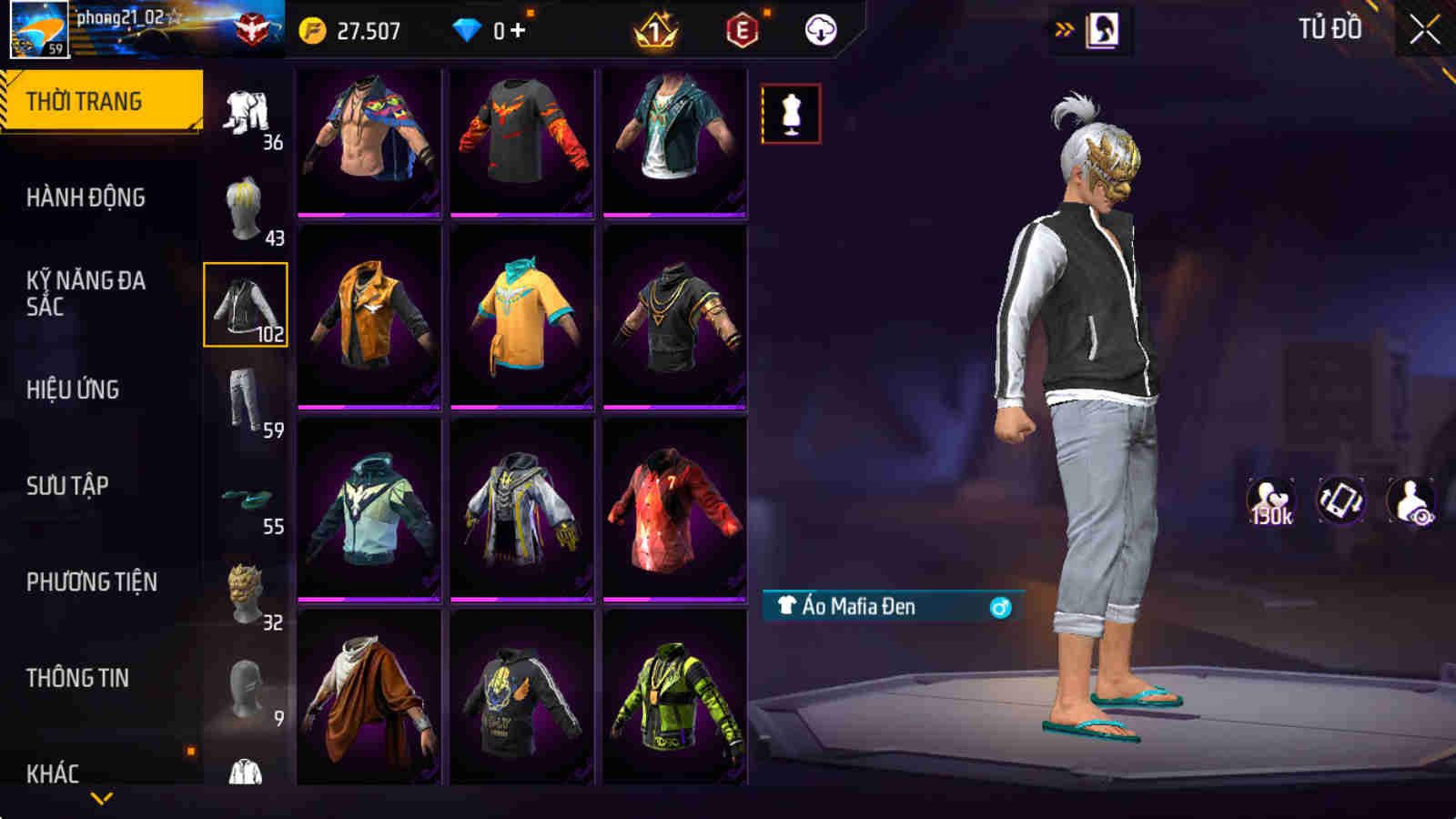Click the spectator eye person icon
The height and width of the screenshot is (819, 1456).
click(x=1412, y=499)
